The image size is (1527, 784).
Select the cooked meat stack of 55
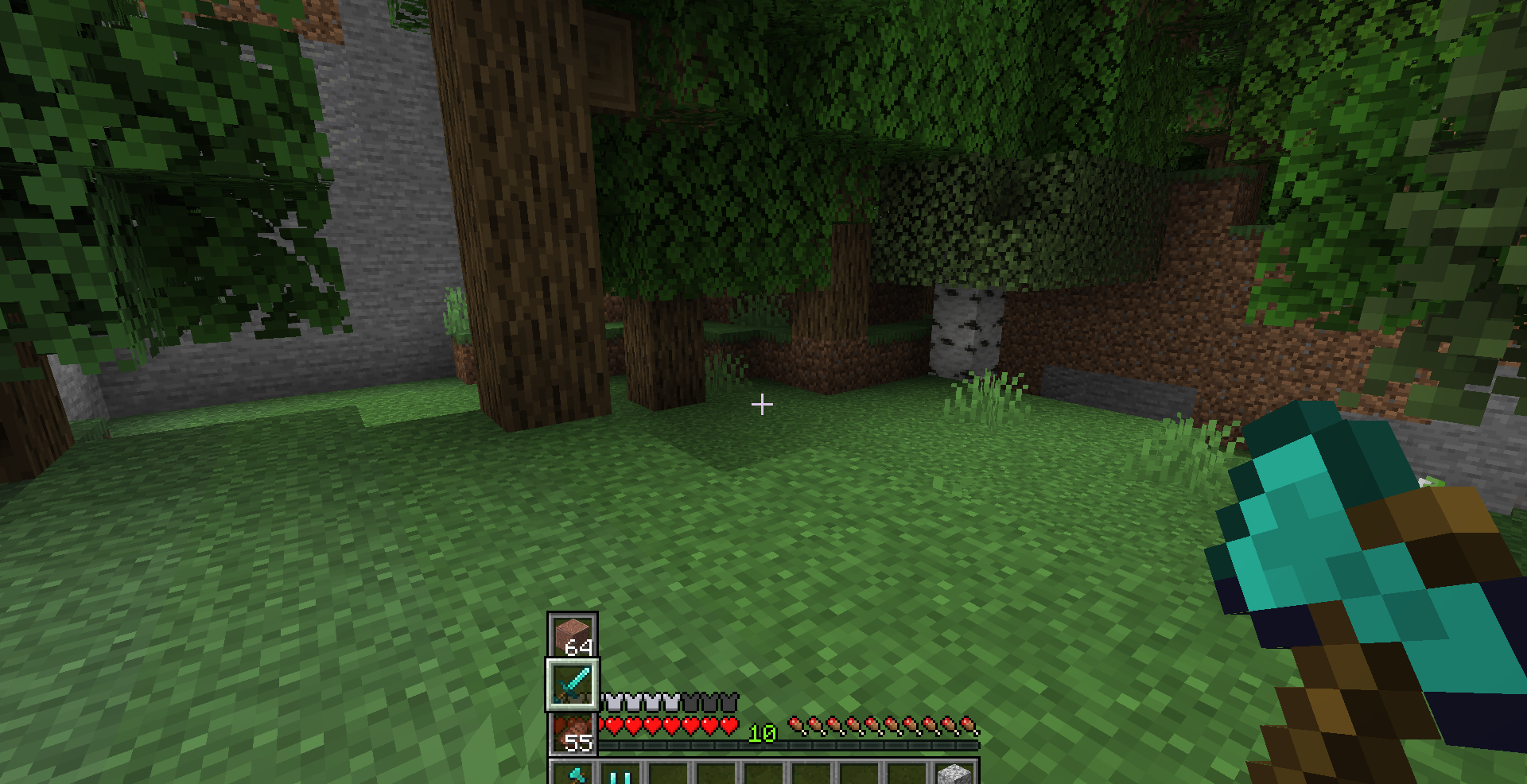[573, 733]
